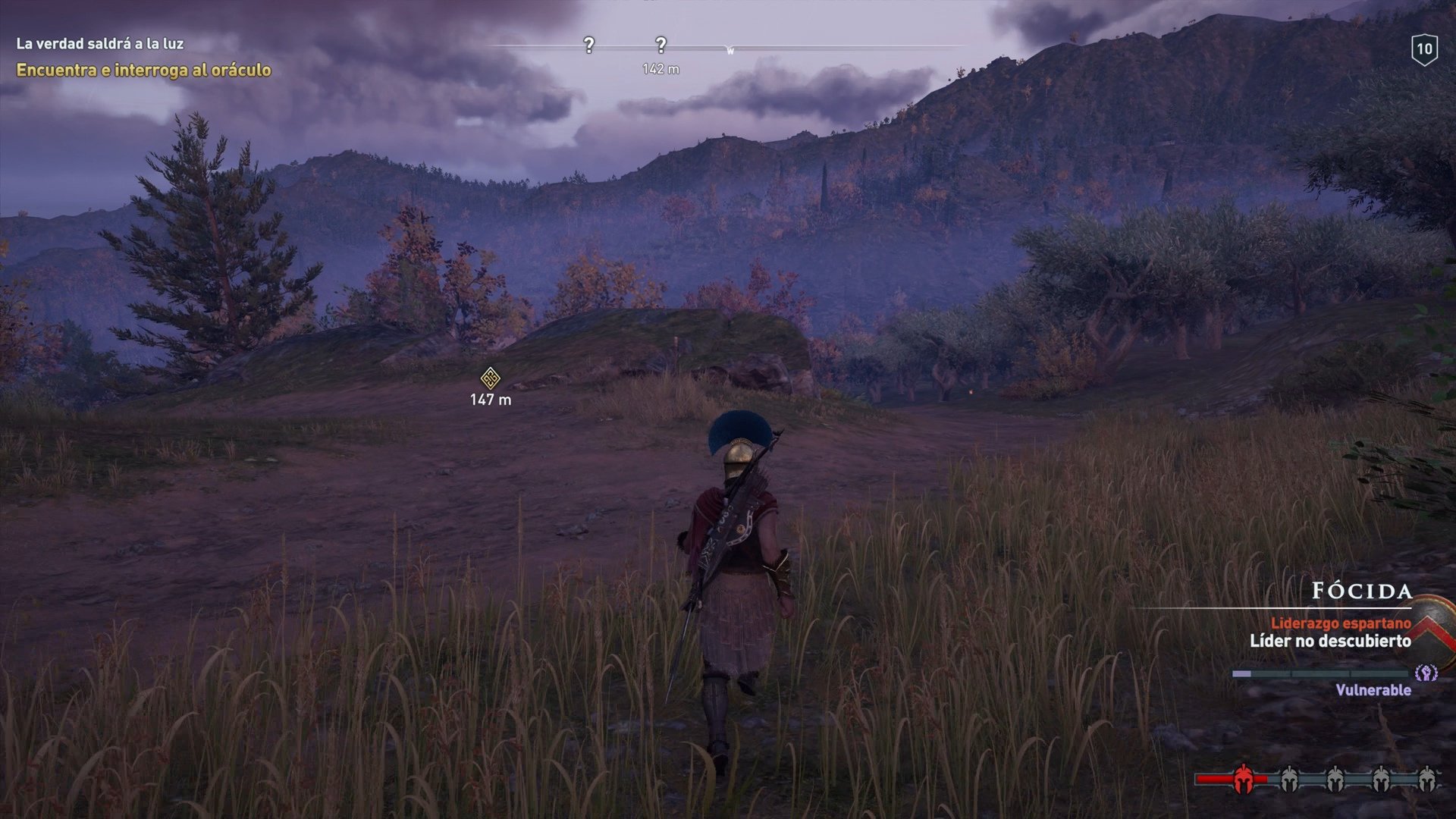
Task: Select the red helmet bounty icon
Action: point(1243,779)
